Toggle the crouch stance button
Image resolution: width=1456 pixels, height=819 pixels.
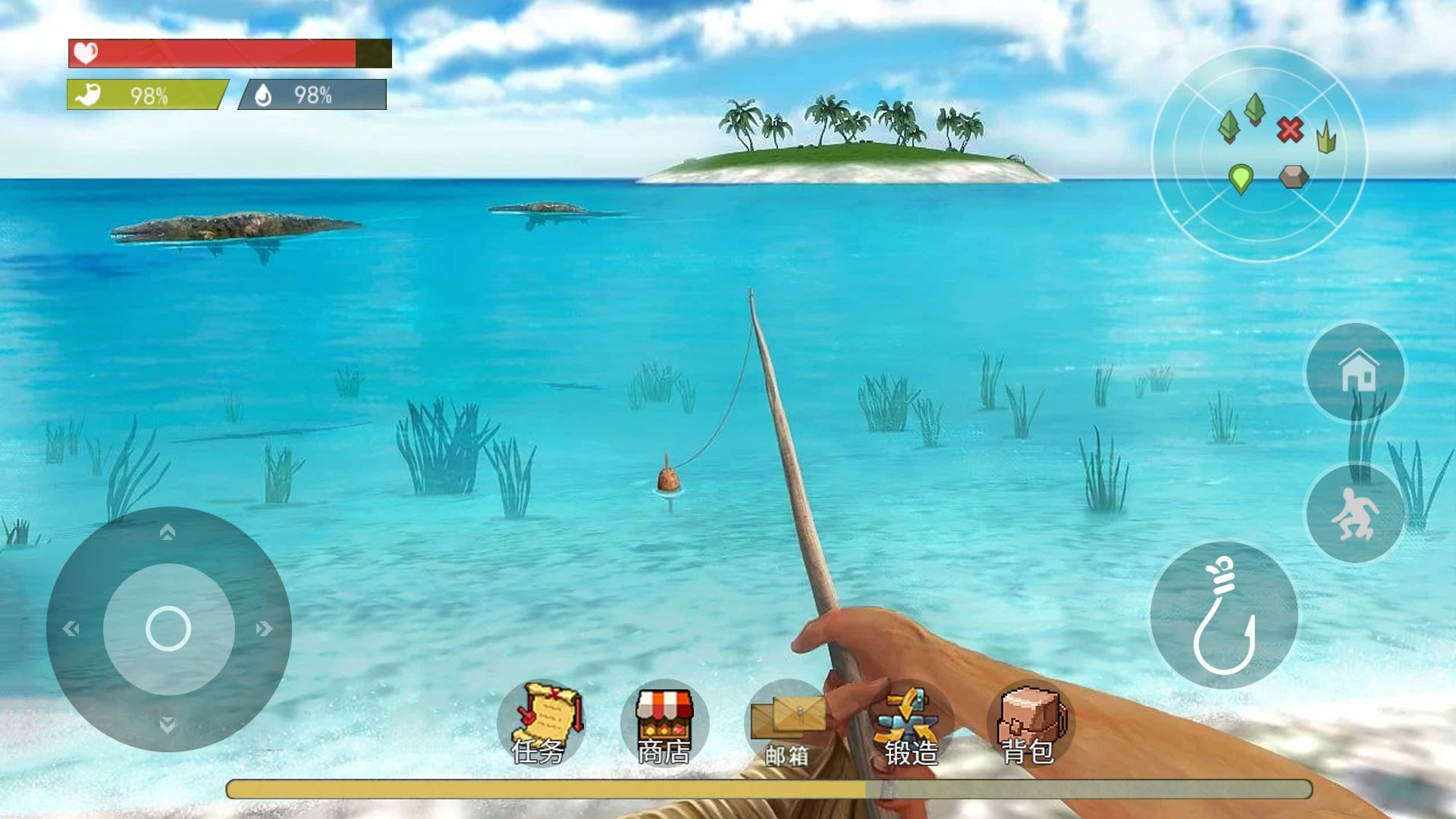[1354, 513]
